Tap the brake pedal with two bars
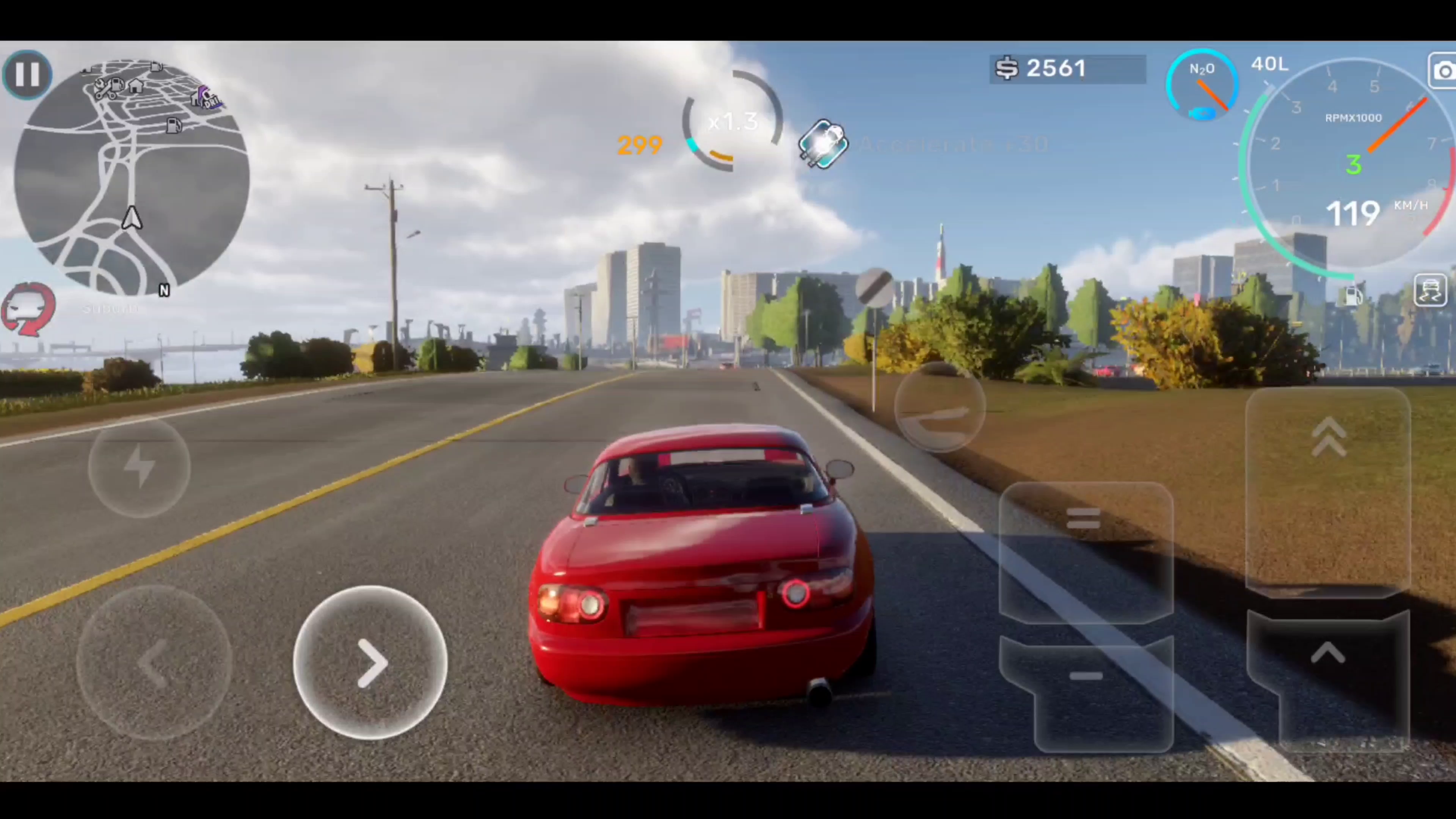 click(x=1085, y=551)
